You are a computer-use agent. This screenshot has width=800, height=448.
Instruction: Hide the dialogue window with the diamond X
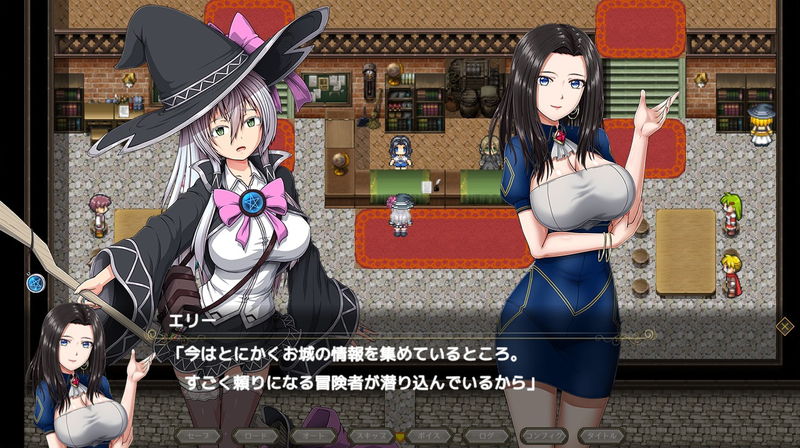pyautogui.click(x=785, y=324)
